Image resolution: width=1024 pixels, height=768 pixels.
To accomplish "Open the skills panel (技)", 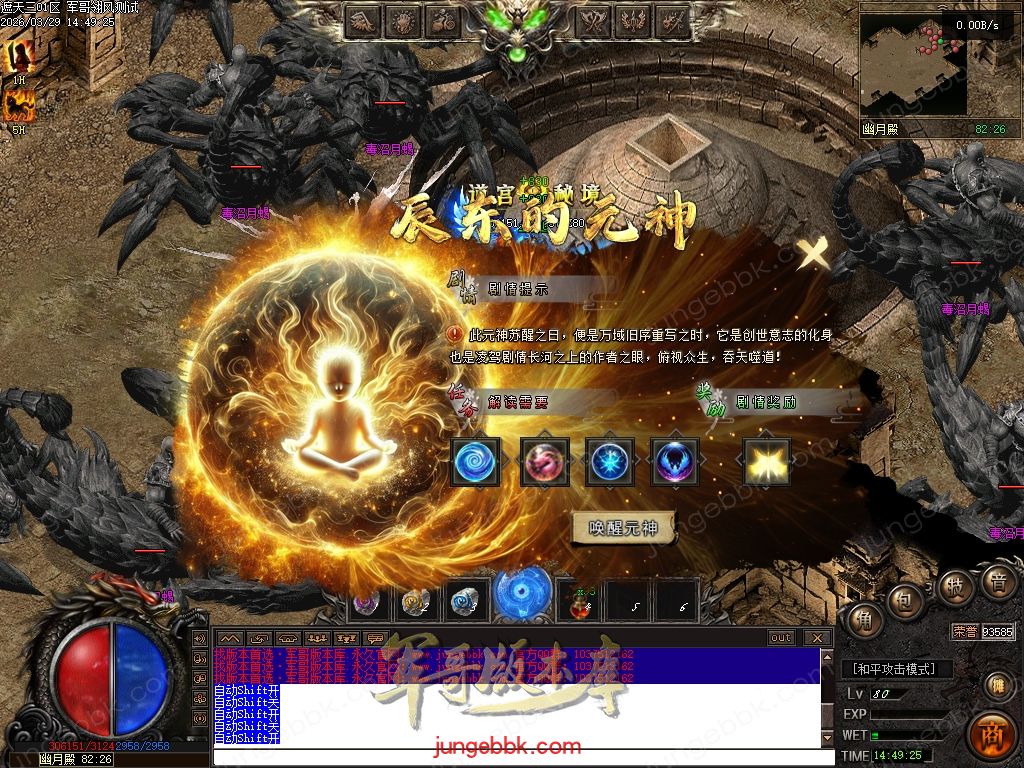I will coord(956,587).
